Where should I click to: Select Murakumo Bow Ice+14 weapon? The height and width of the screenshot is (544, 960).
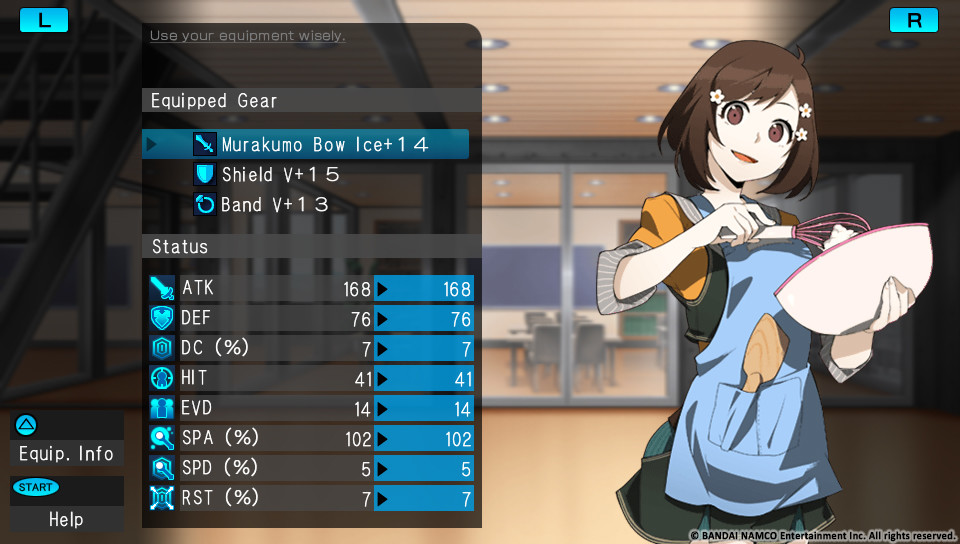[x=324, y=145]
